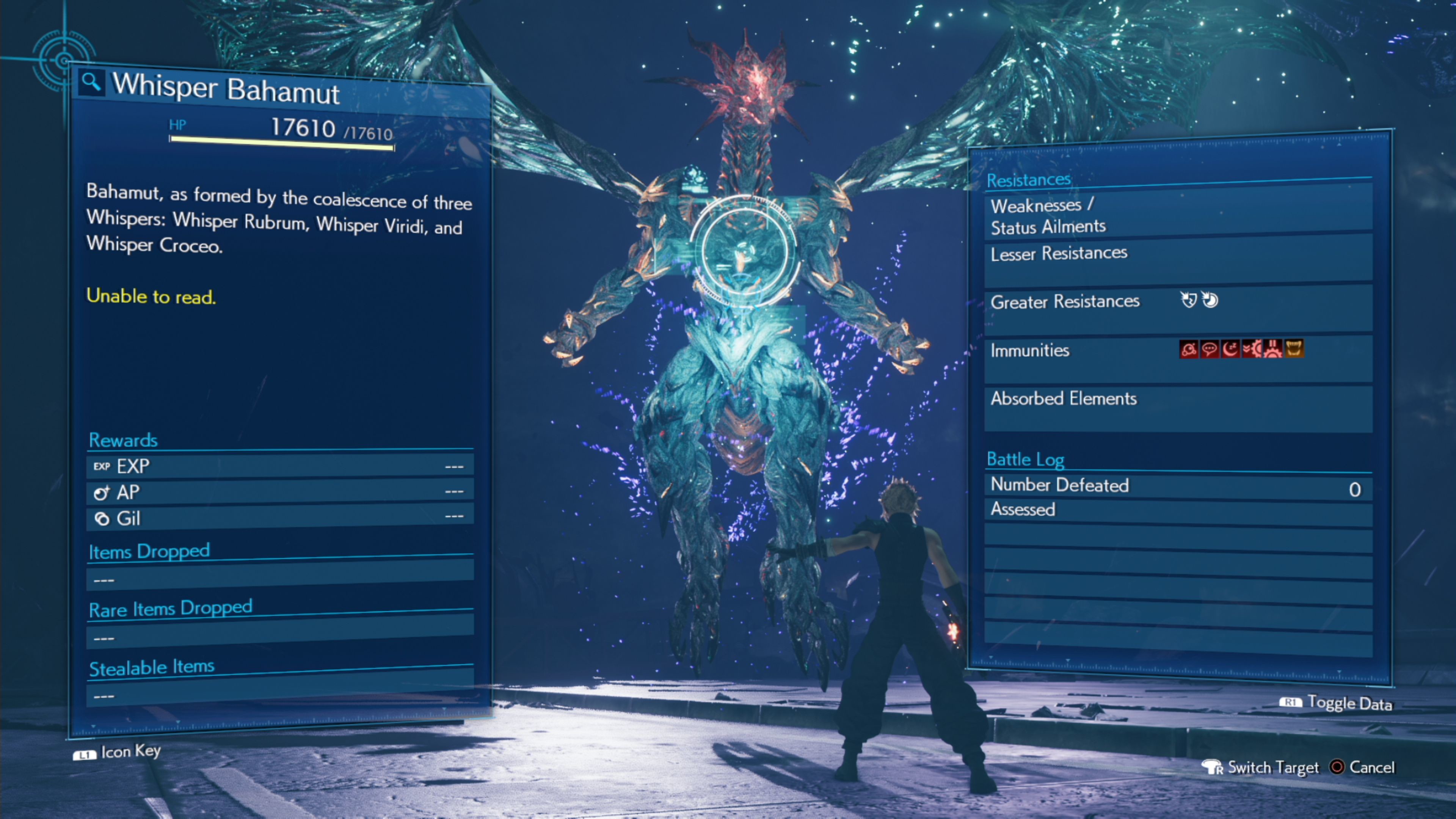Viewport: 1456px width, 819px height.
Task: Select the Gil reward row
Action: point(280,518)
